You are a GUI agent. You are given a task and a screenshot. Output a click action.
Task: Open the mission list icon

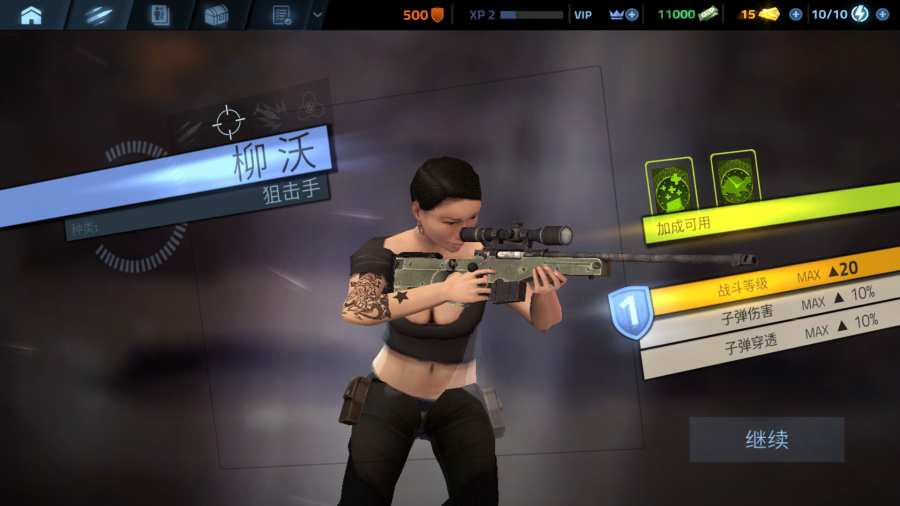[281, 14]
